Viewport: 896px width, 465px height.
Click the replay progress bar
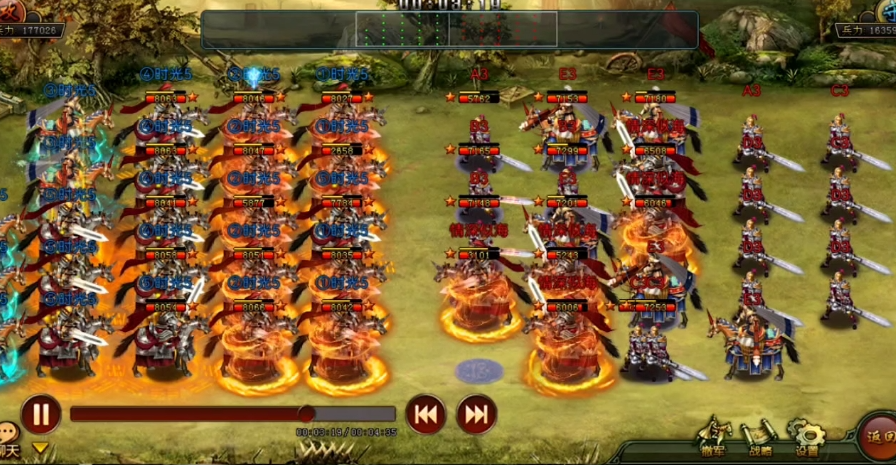(232, 414)
